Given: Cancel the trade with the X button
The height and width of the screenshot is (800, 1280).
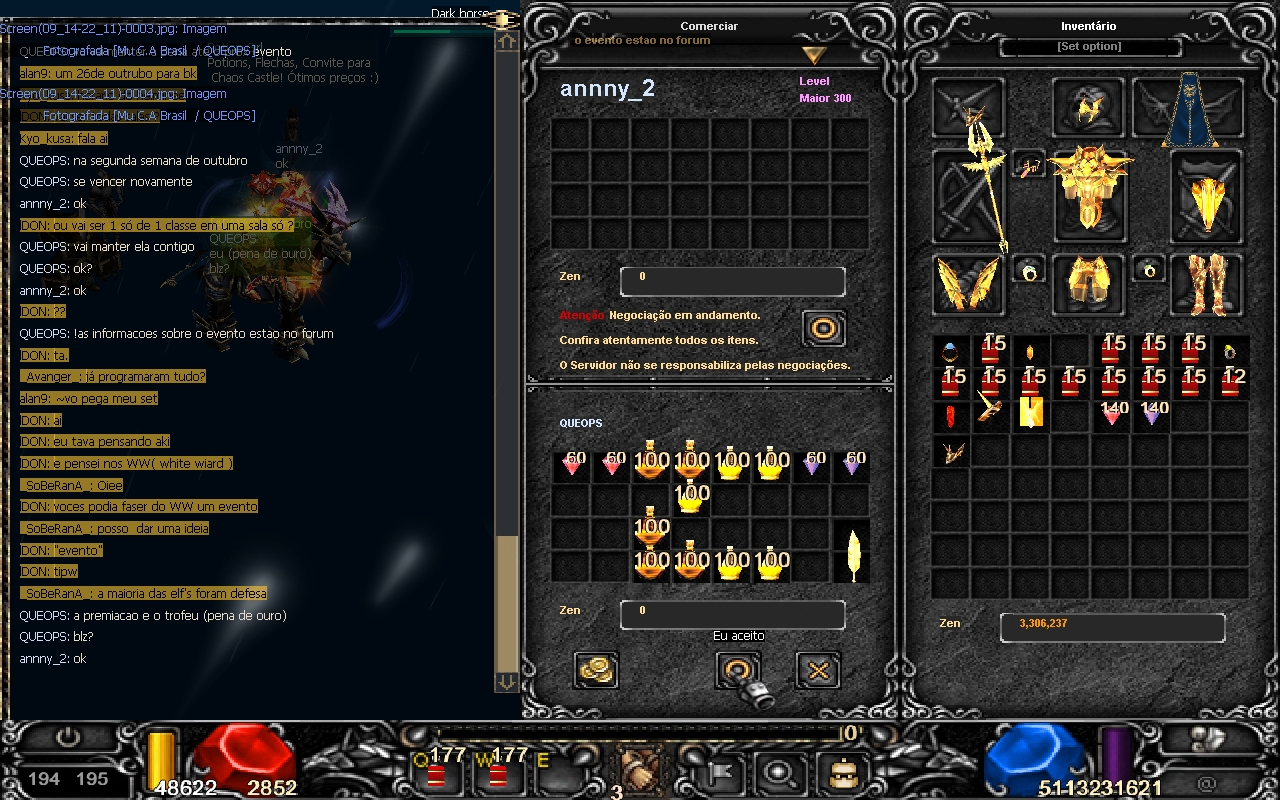Looking at the screenshot, I should point(817,670).
